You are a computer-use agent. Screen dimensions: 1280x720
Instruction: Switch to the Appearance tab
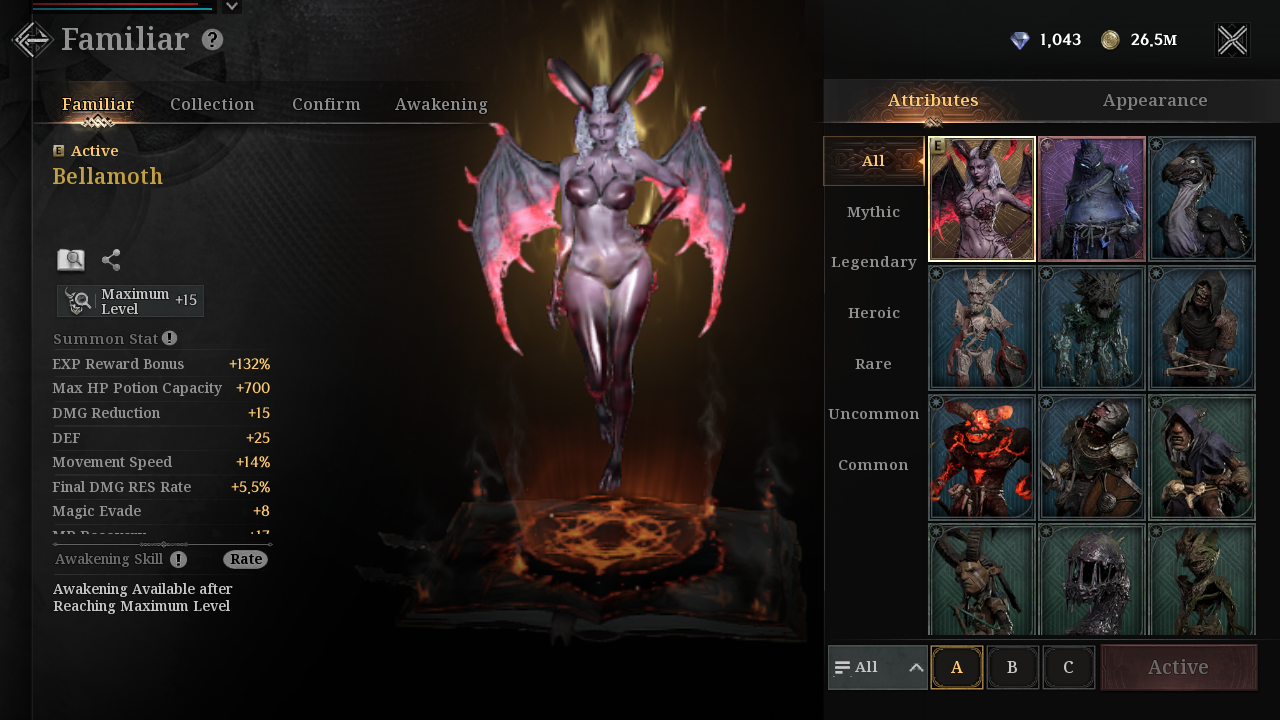(x=1155, y=100)
